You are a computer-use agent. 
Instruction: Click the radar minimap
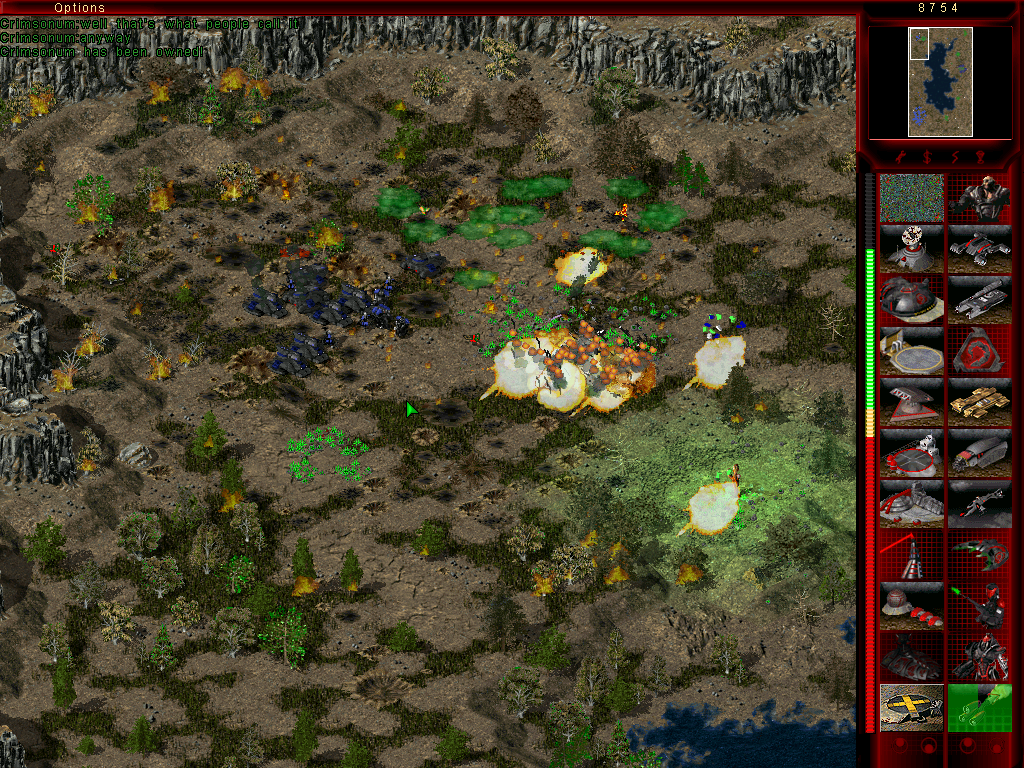pos(940,82)
